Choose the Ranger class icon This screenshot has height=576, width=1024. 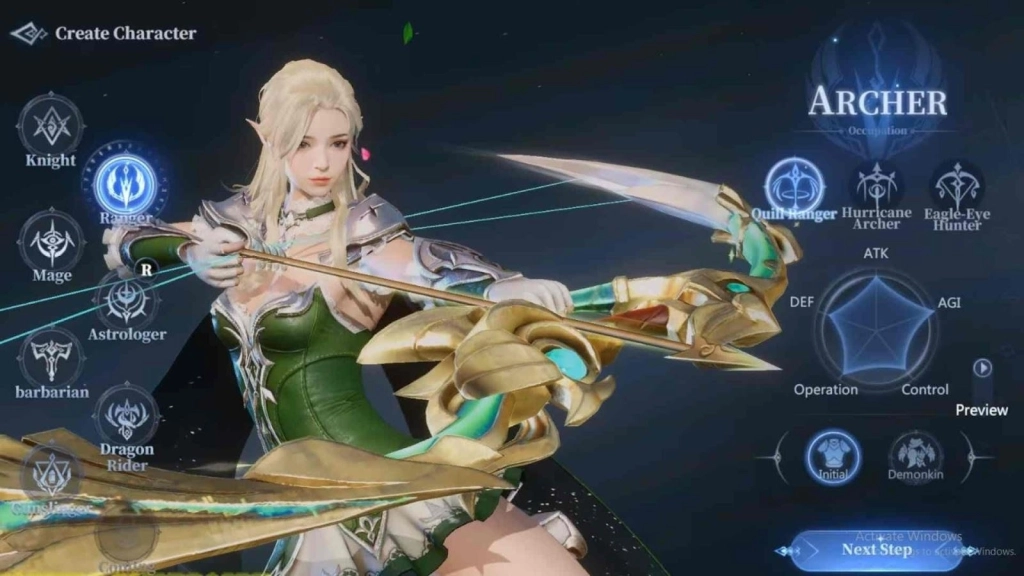125,184
